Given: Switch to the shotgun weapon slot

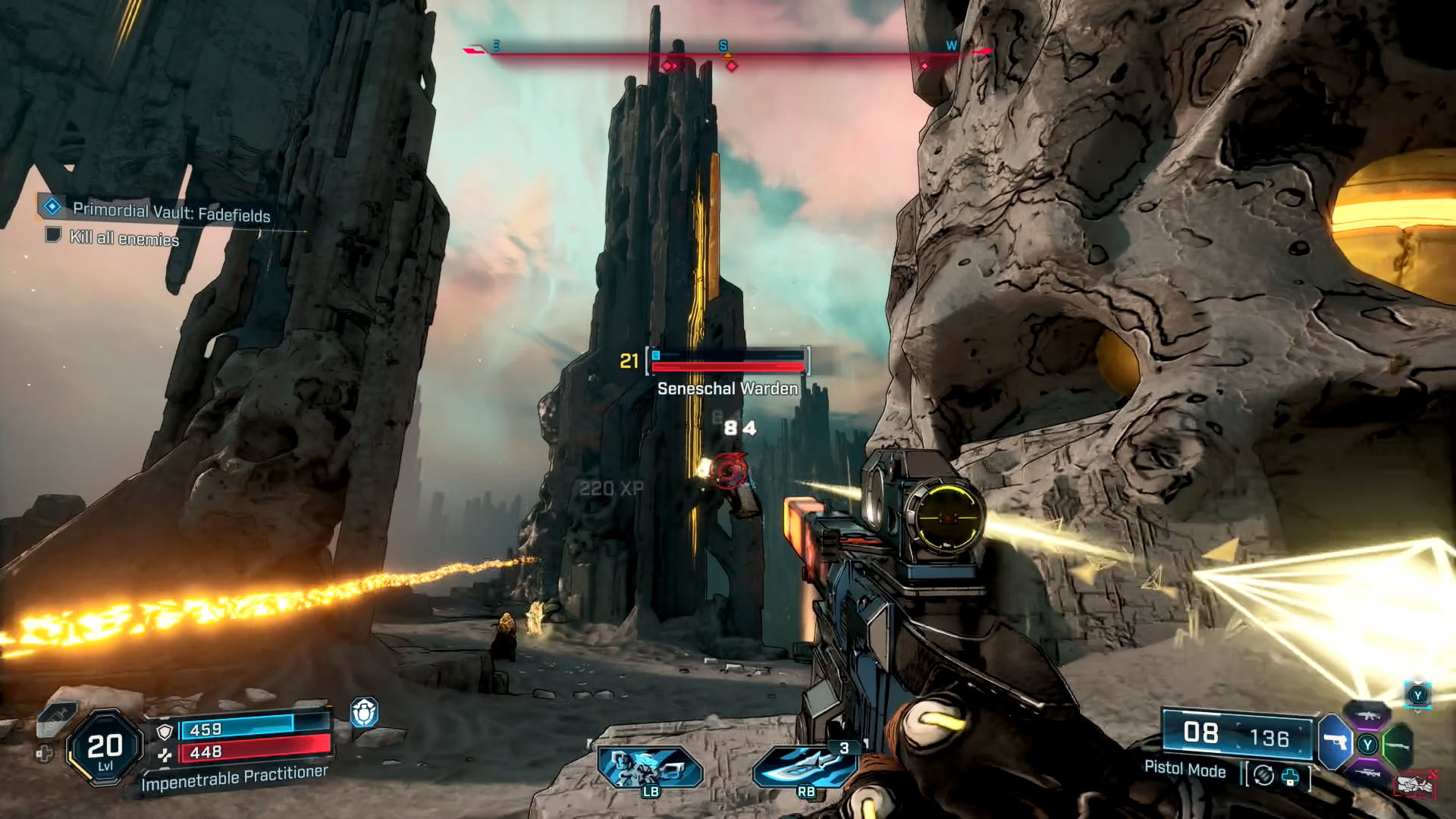Looking at the screenshot, I should [1398, 745].
